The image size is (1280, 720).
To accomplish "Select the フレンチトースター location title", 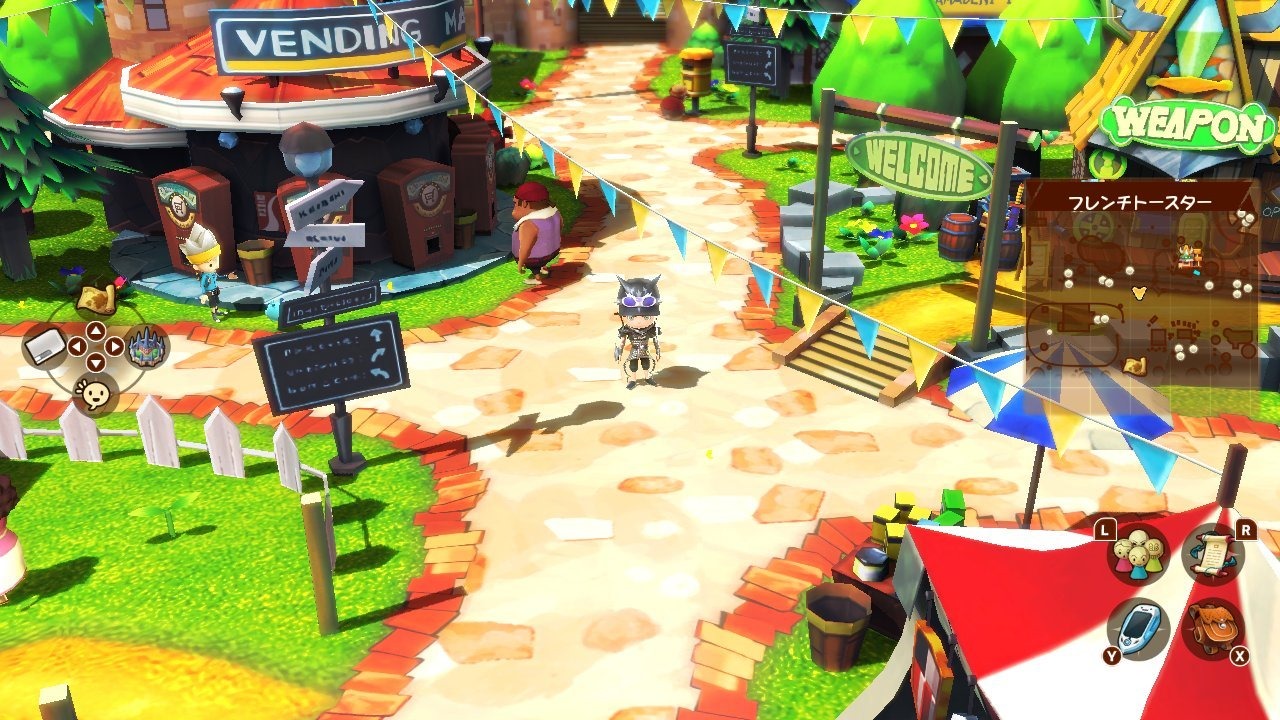I will [x=1140, y=200].
